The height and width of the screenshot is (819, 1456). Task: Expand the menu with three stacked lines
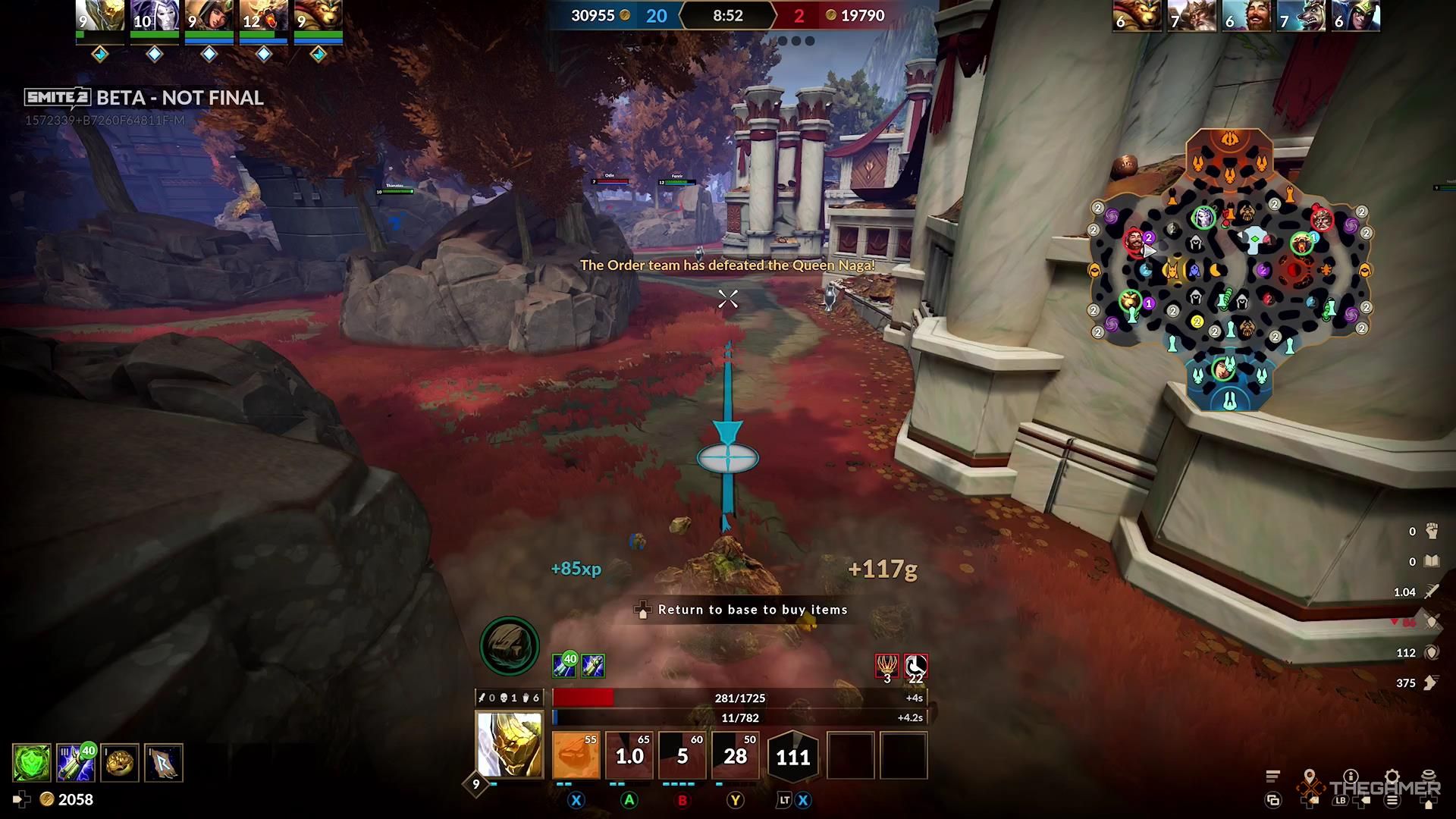click(x=1392, y=802)
